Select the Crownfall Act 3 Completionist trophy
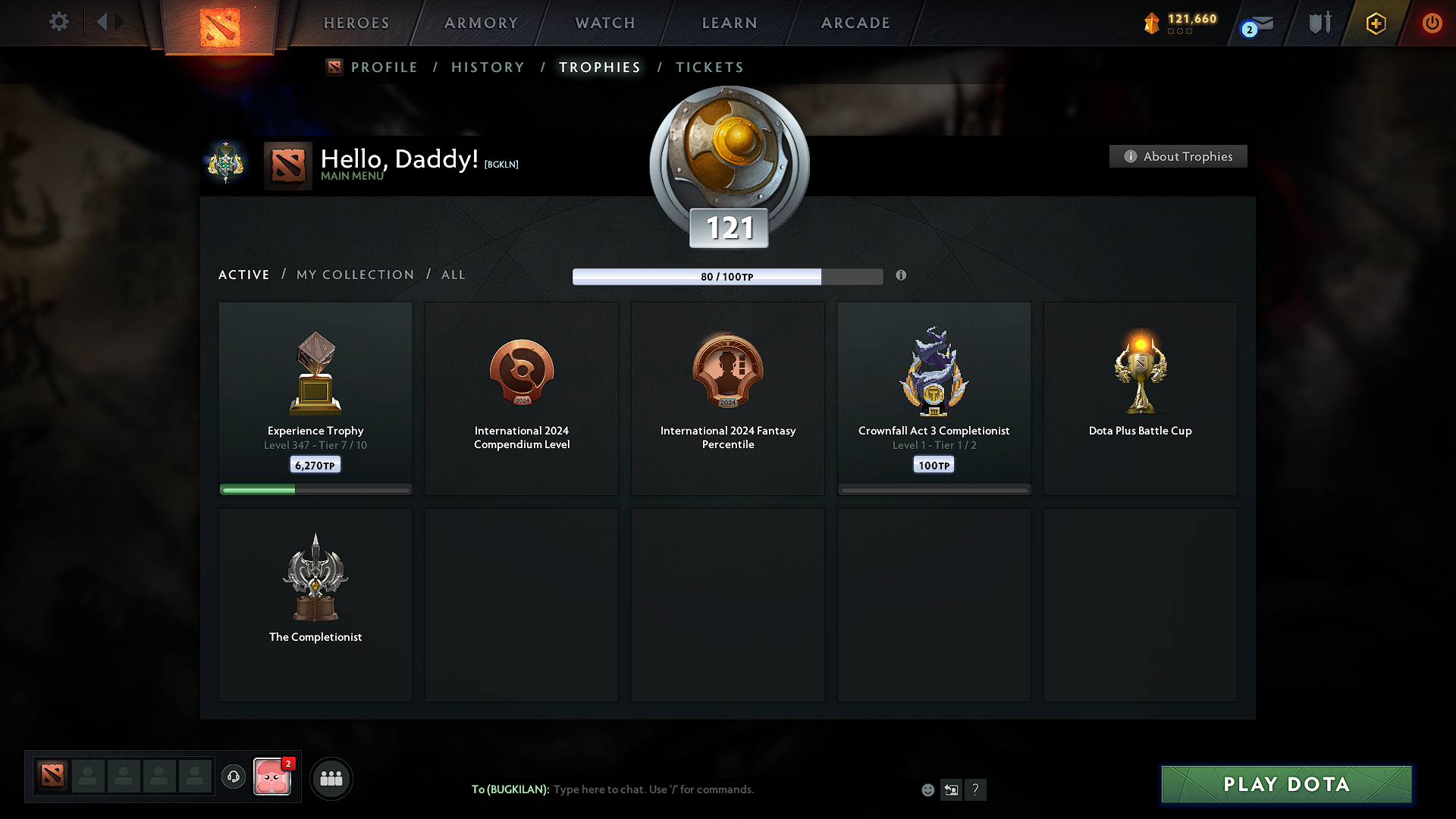This screenshot has width=1456, height=819. (934, 398)
